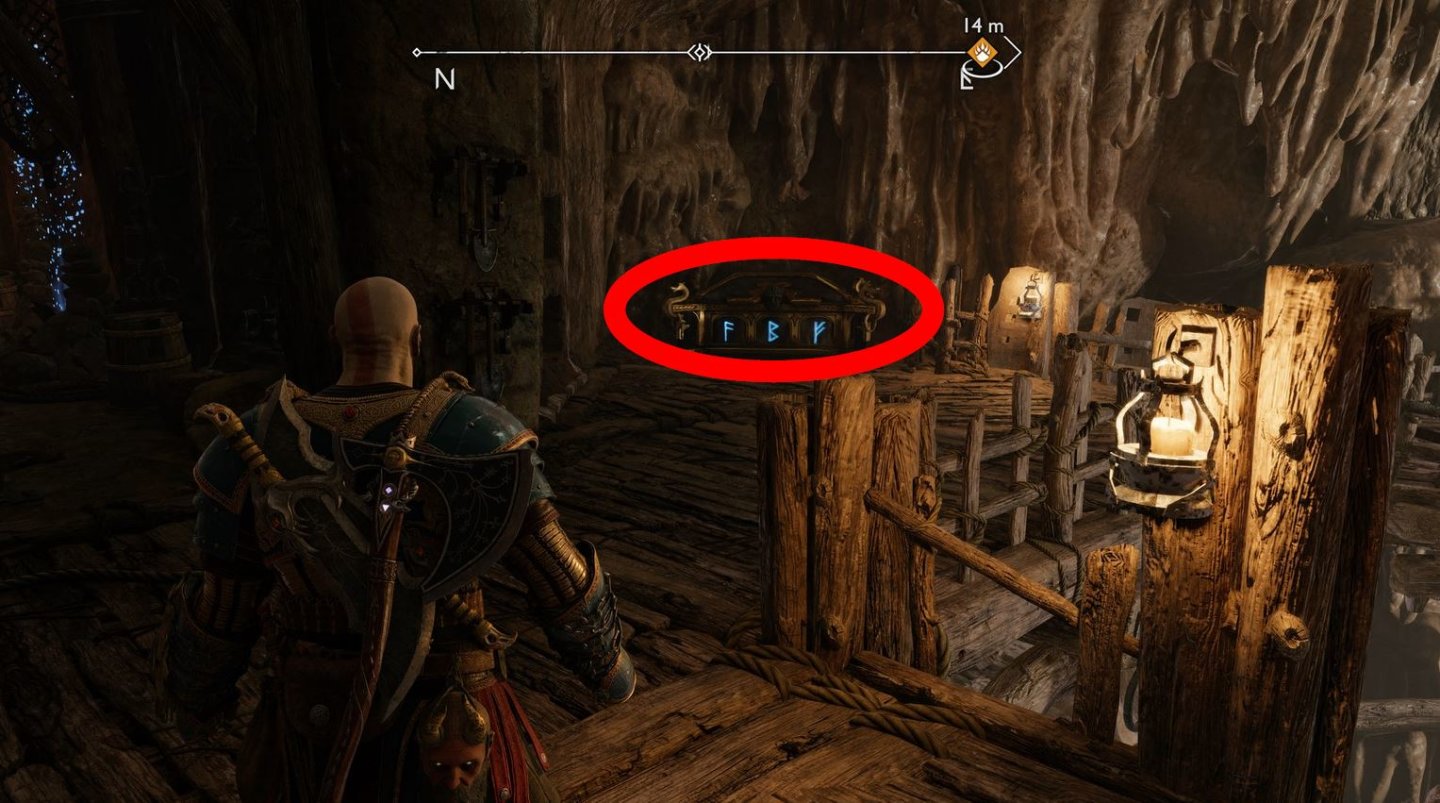
Task: Select the rightmost rune on the Nornir chest
Action: click(820, 330)
